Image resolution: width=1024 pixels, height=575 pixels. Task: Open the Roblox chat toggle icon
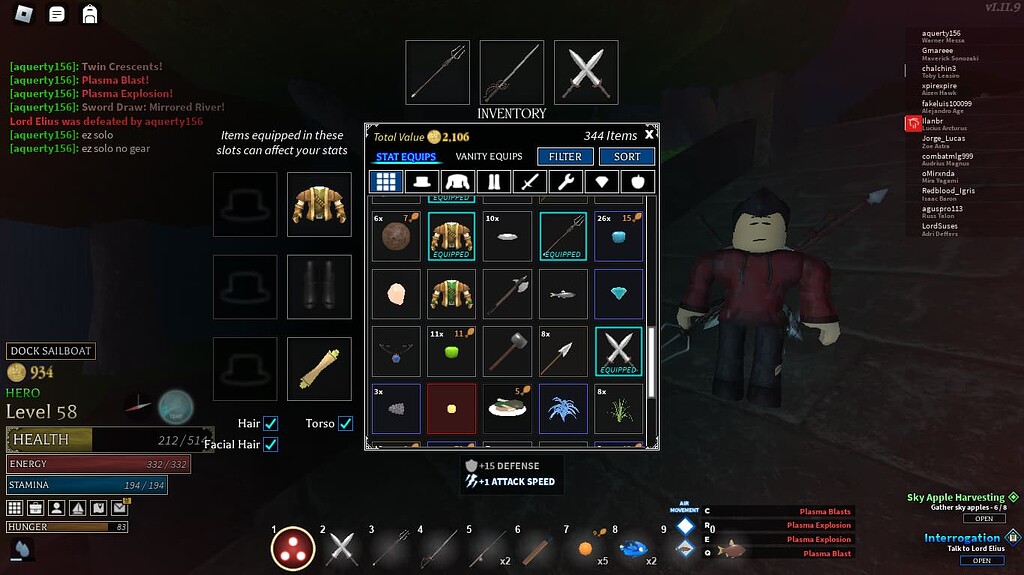pos(58,14)
